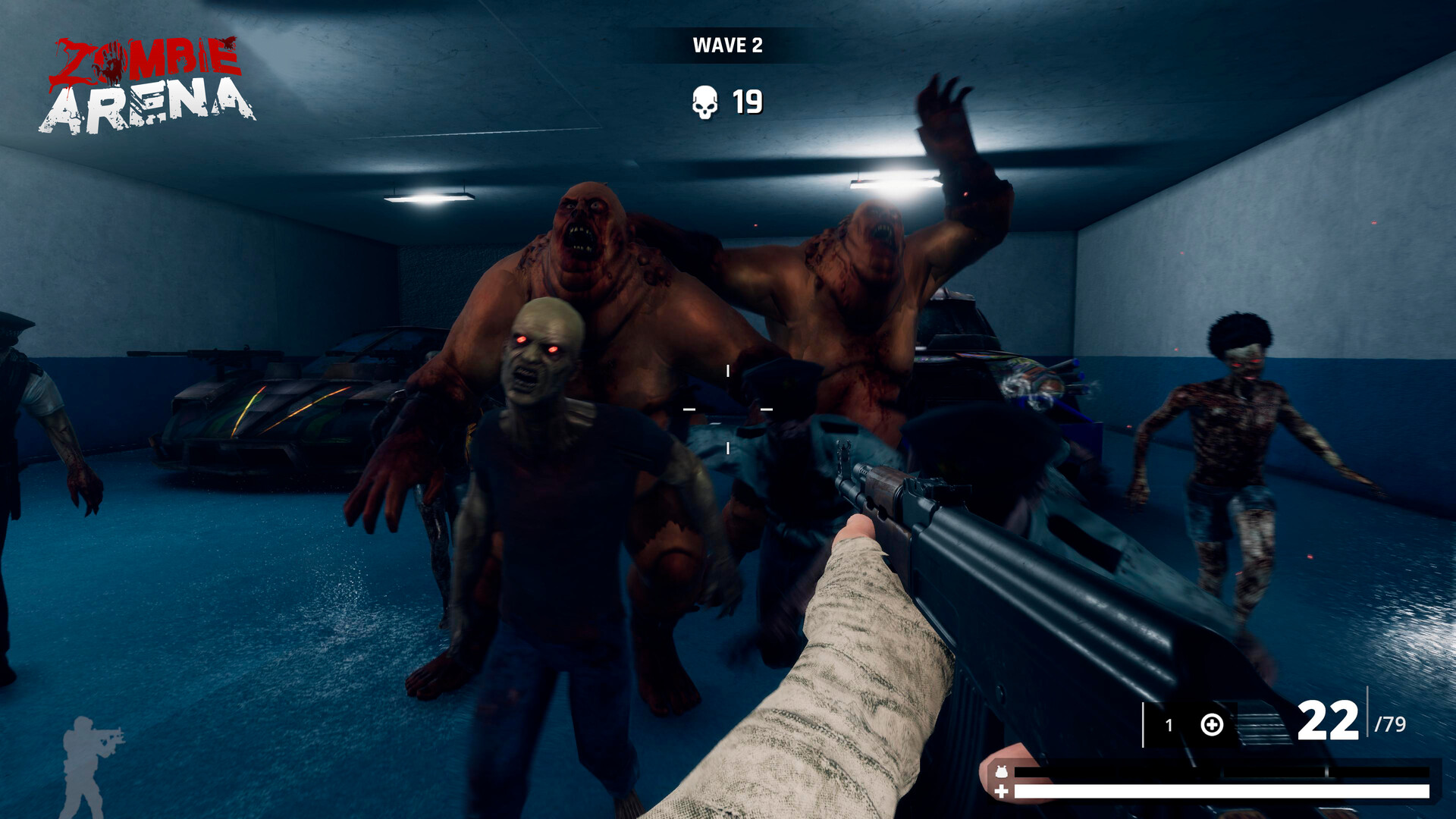Click the armor vest icon on the status bar
Image resolution: width=1456 pixels, height=819 pixels.
1001,771
